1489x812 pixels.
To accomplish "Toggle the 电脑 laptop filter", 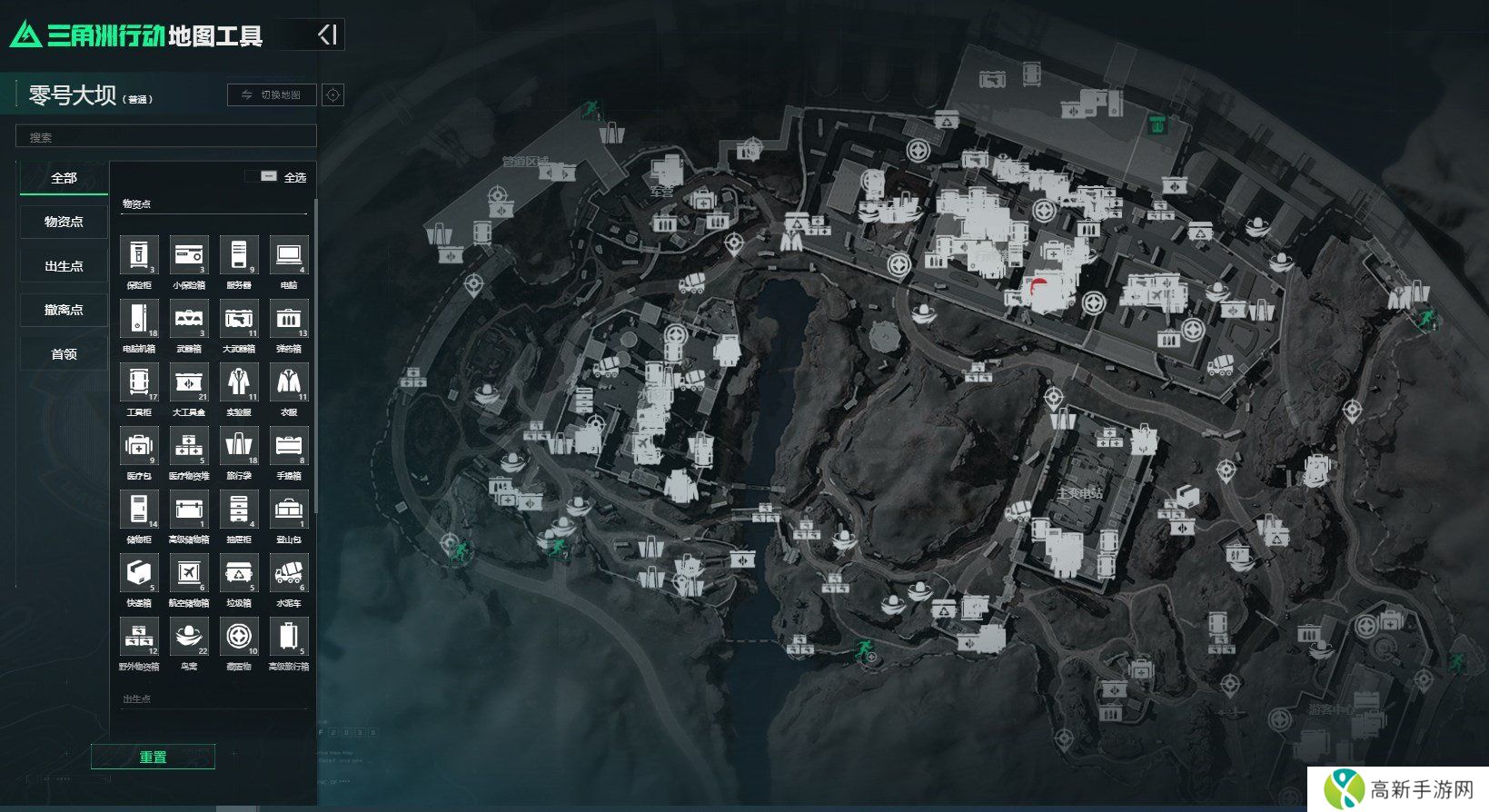I will point(289,255).
